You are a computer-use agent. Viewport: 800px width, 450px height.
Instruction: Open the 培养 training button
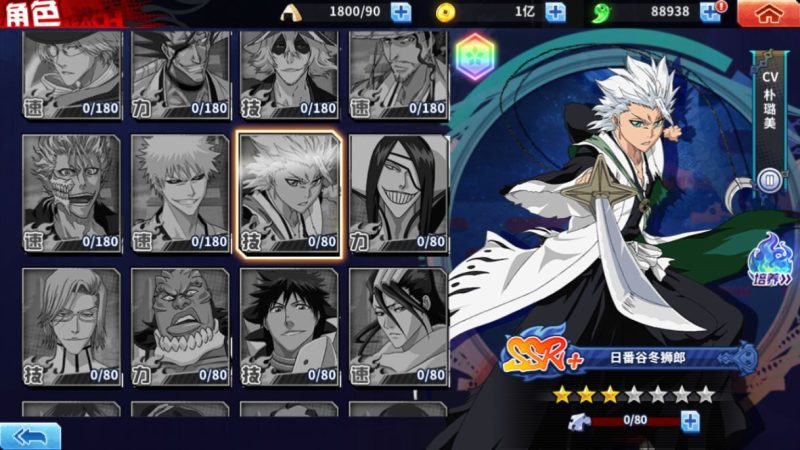click(769, 258)
